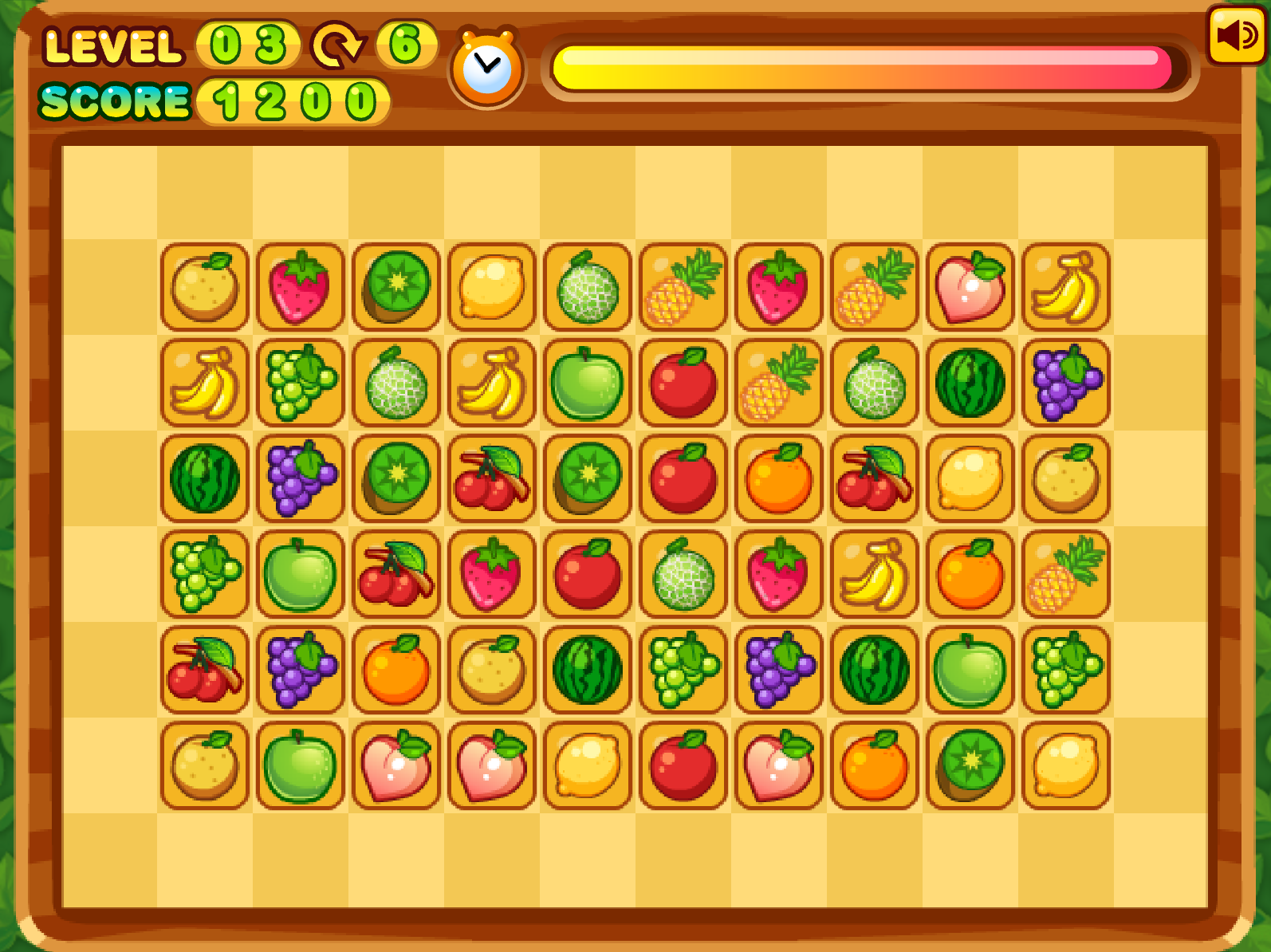This screenshot has width=1271, height=952.
Task: Pick the green apple between banana and red apple
Action: [x=588, y=383]
